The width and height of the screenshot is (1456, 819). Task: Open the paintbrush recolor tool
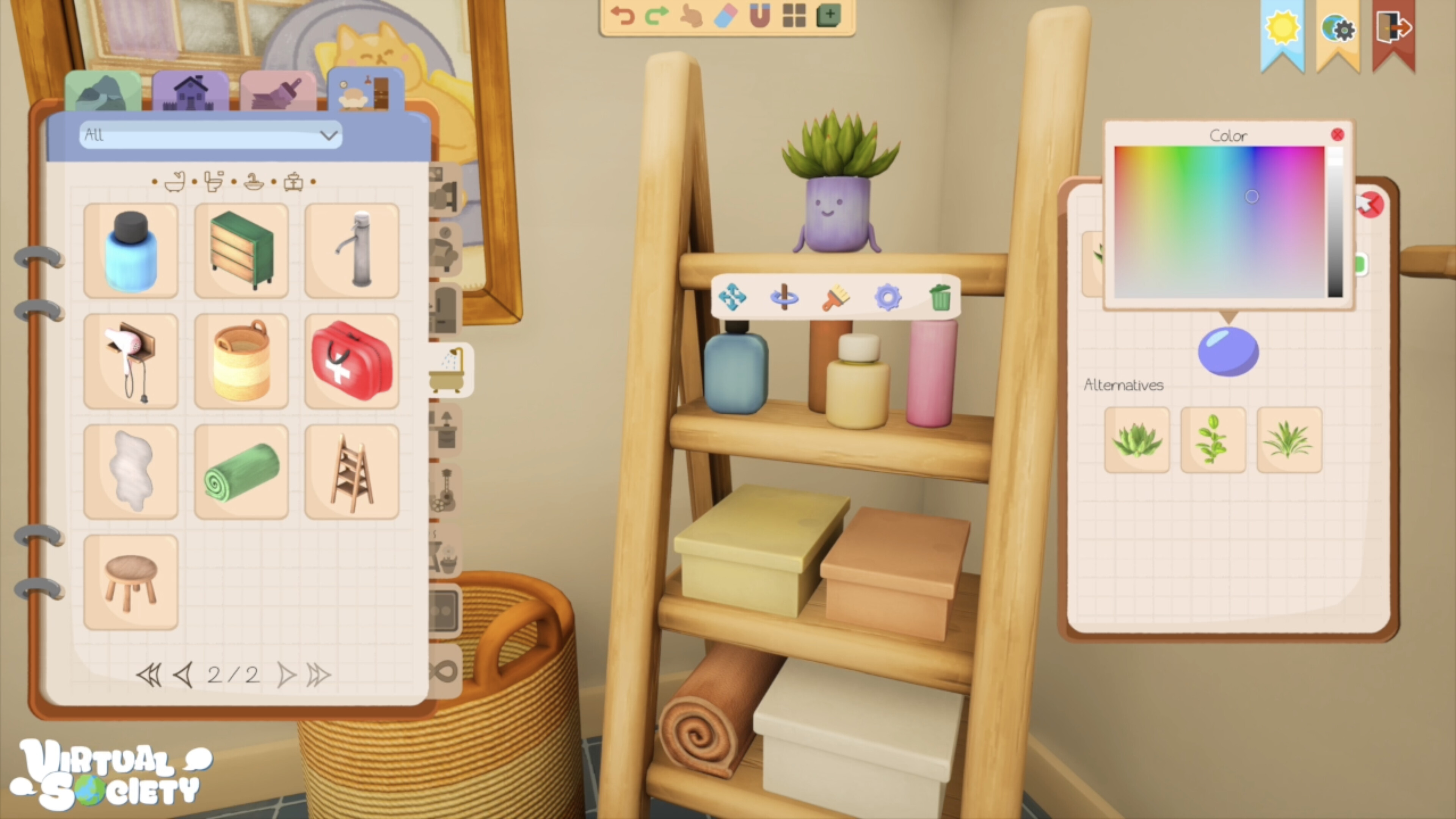pos(835,298)
